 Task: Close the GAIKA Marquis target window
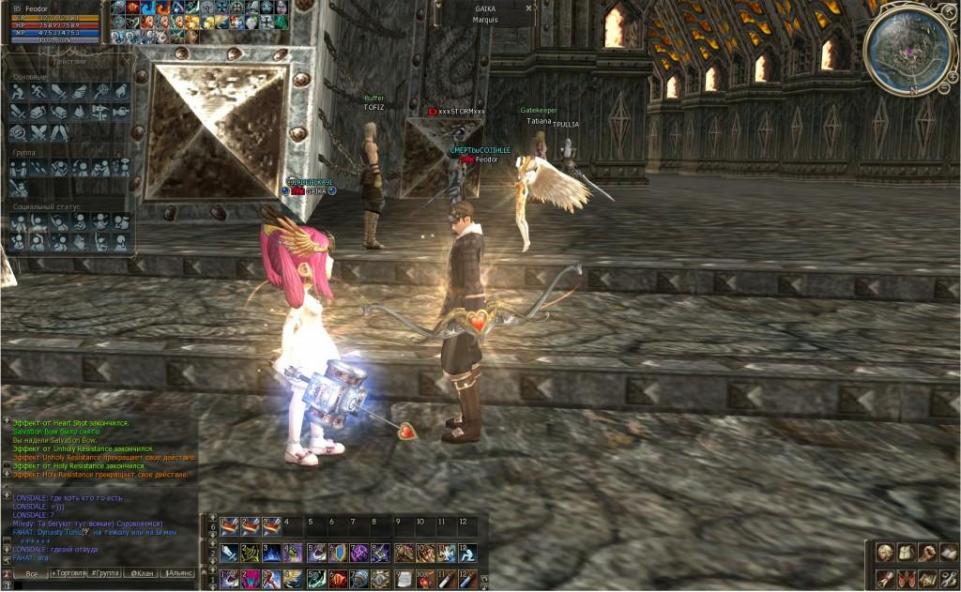[529, 8]
